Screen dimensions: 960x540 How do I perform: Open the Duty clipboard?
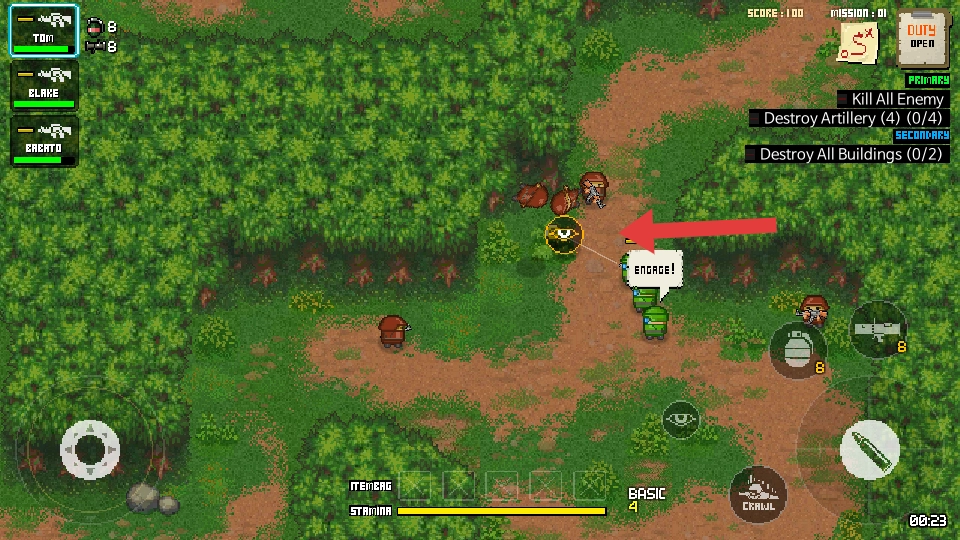coord(921,39)
